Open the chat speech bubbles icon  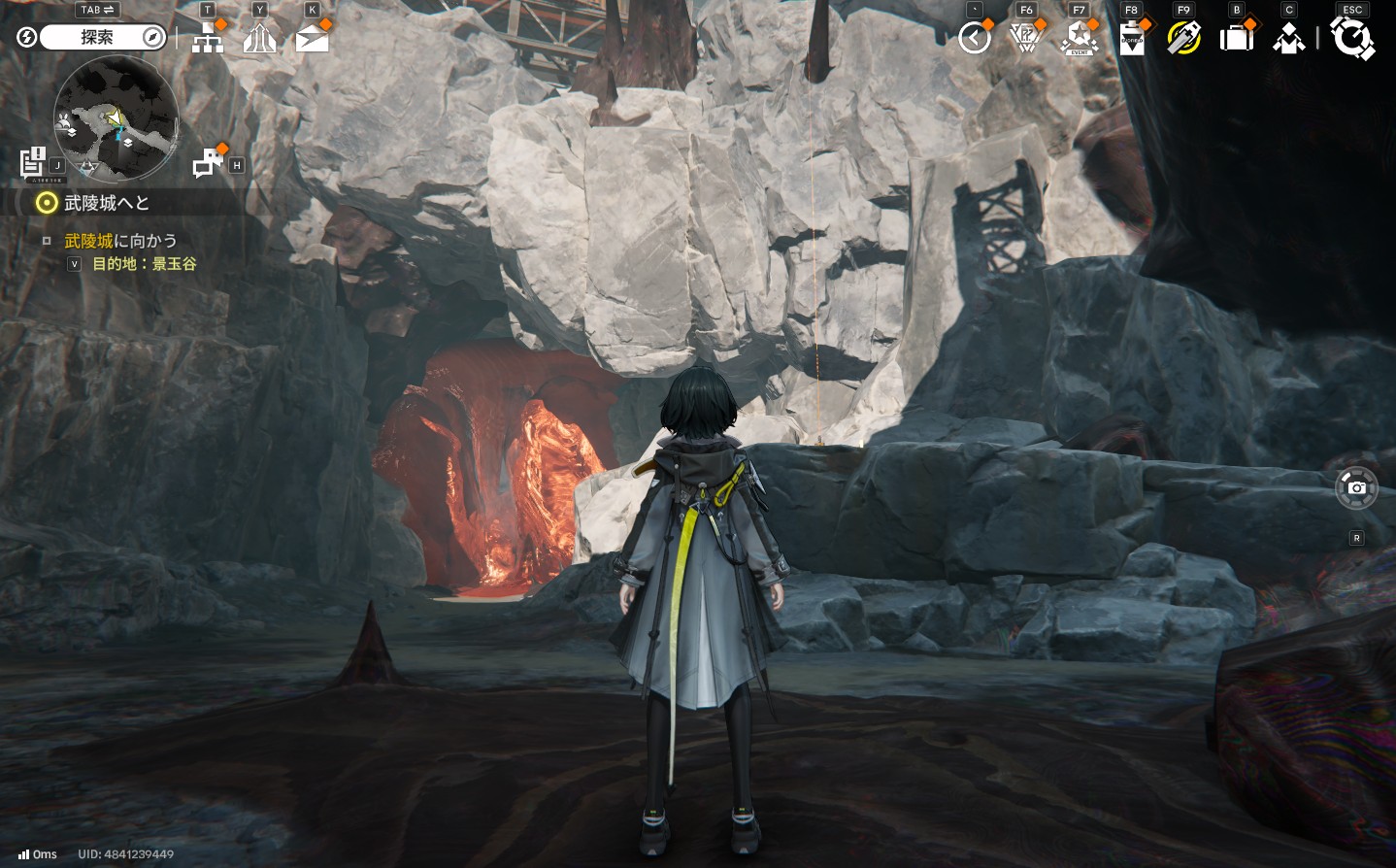coord(207,163)
